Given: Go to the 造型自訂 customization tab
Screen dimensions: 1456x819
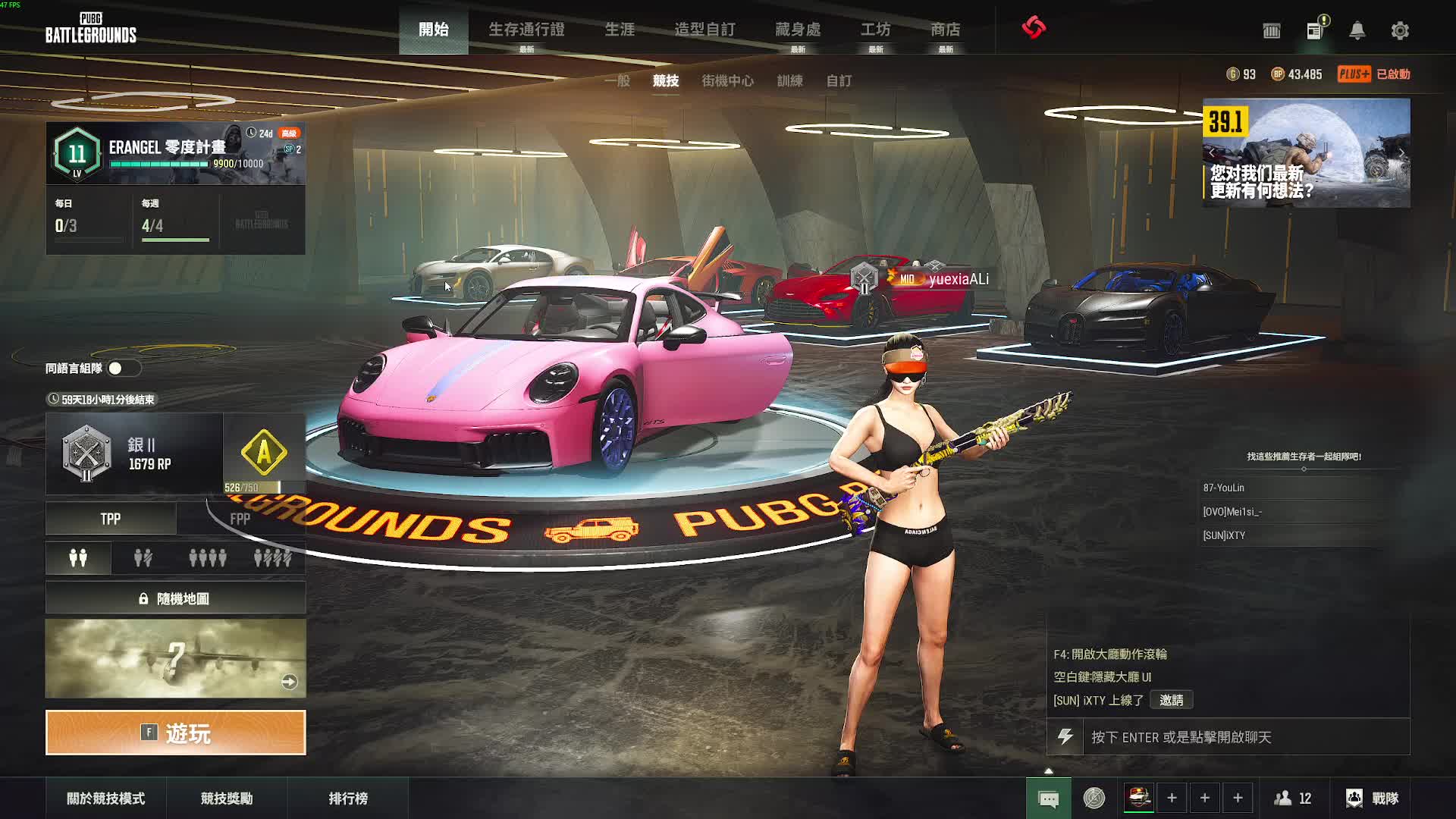Looking at the screenshot, I should coord(704,30).
